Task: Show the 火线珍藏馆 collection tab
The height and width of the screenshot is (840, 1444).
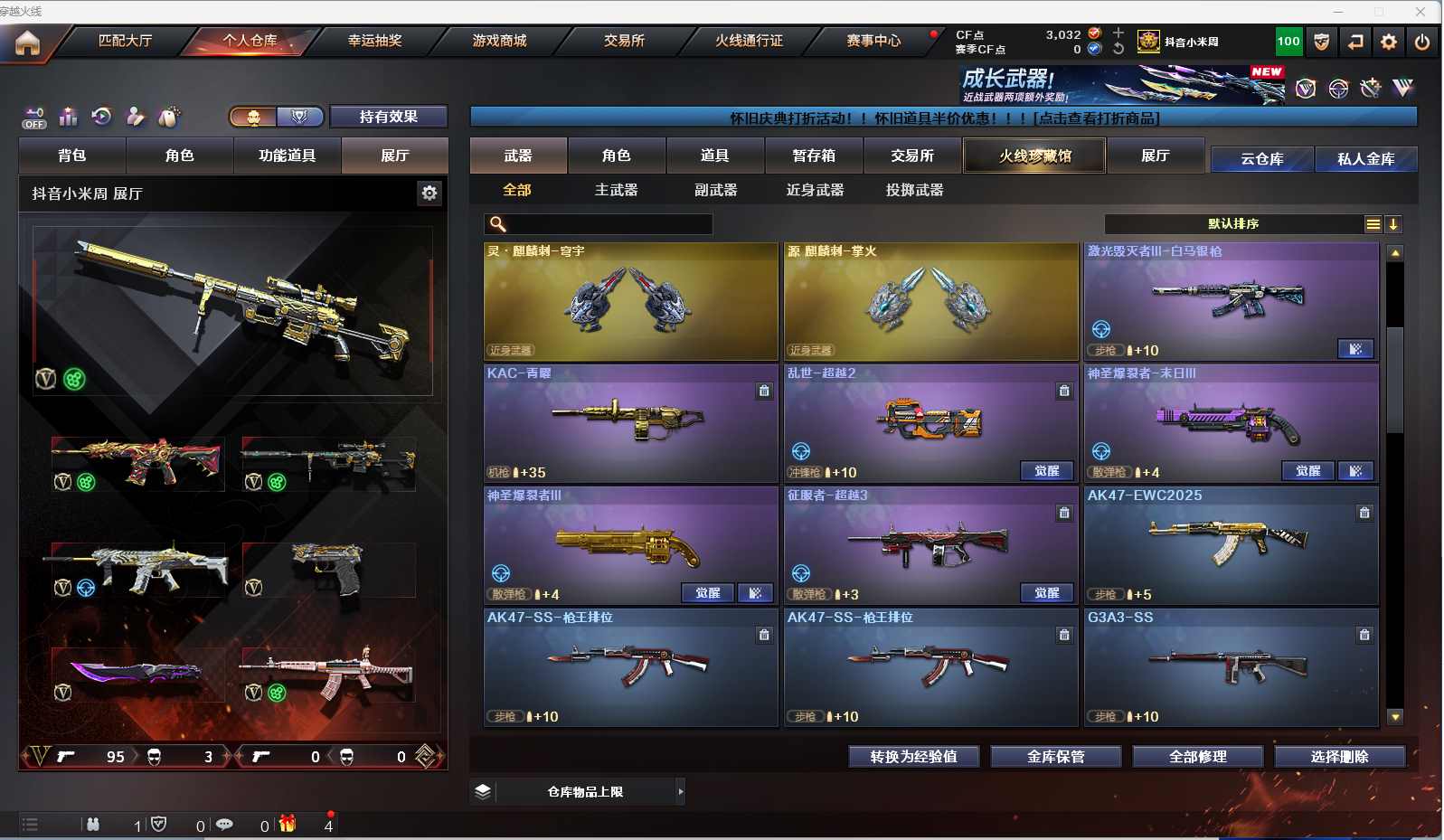Action: [1034, 156]
